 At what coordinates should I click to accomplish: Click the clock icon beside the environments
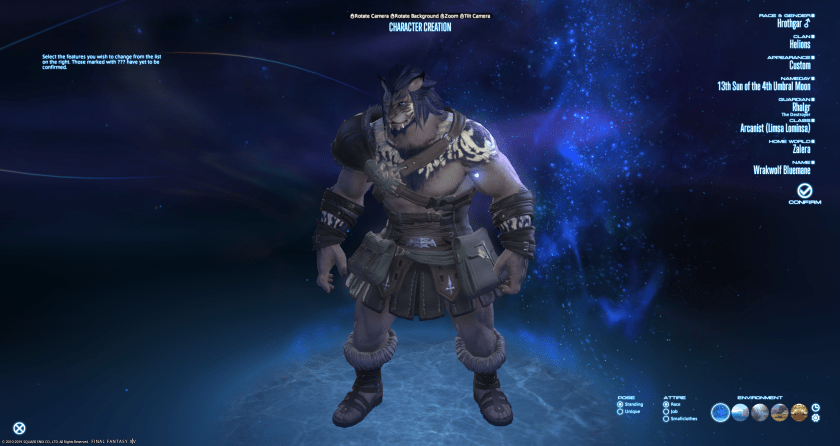click(x=815, y=407)
